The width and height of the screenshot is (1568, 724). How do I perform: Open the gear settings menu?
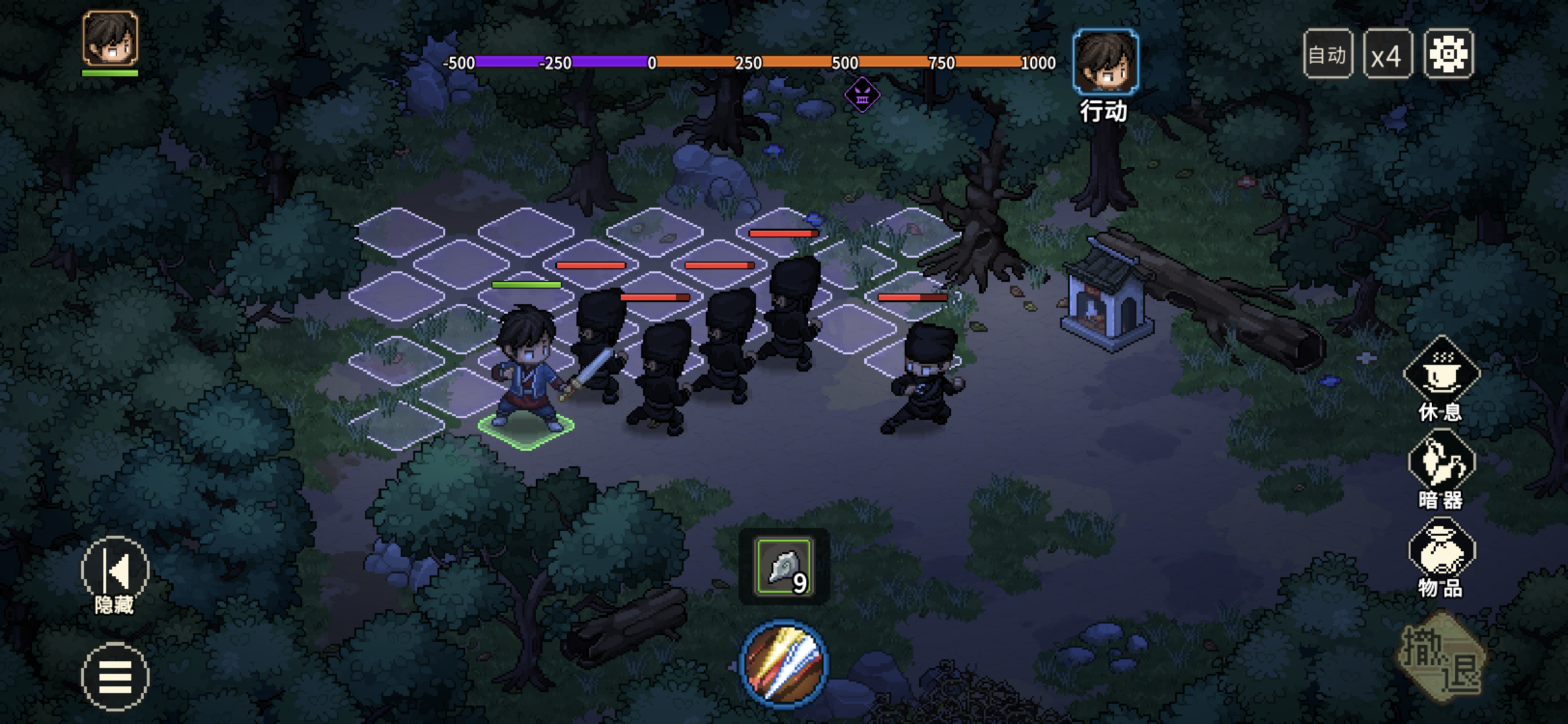click(x=1448, y=54)
